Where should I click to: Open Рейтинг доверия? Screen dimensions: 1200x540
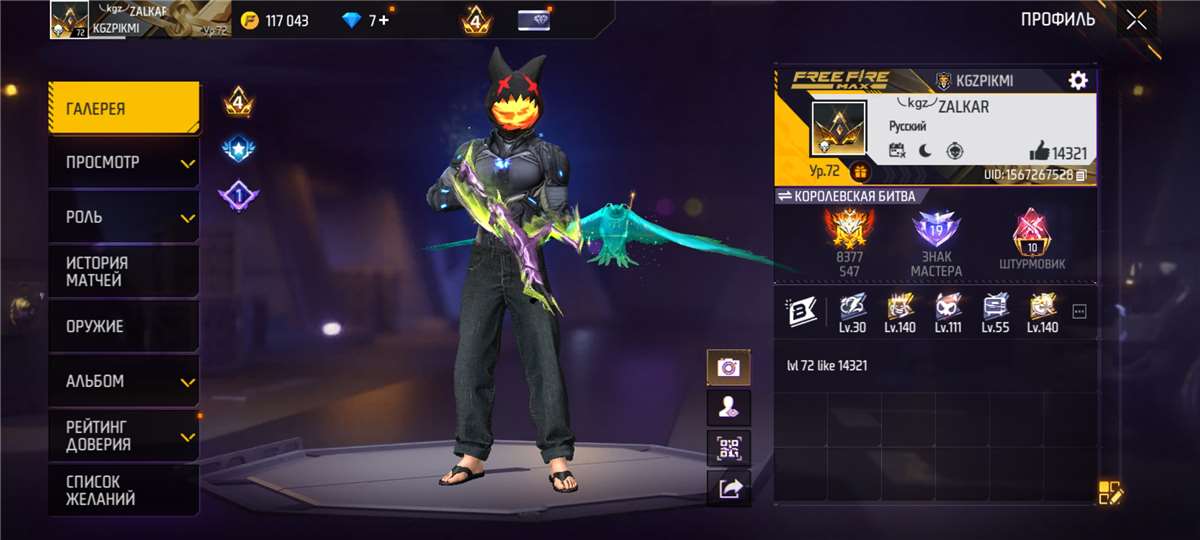click(124, 435)
